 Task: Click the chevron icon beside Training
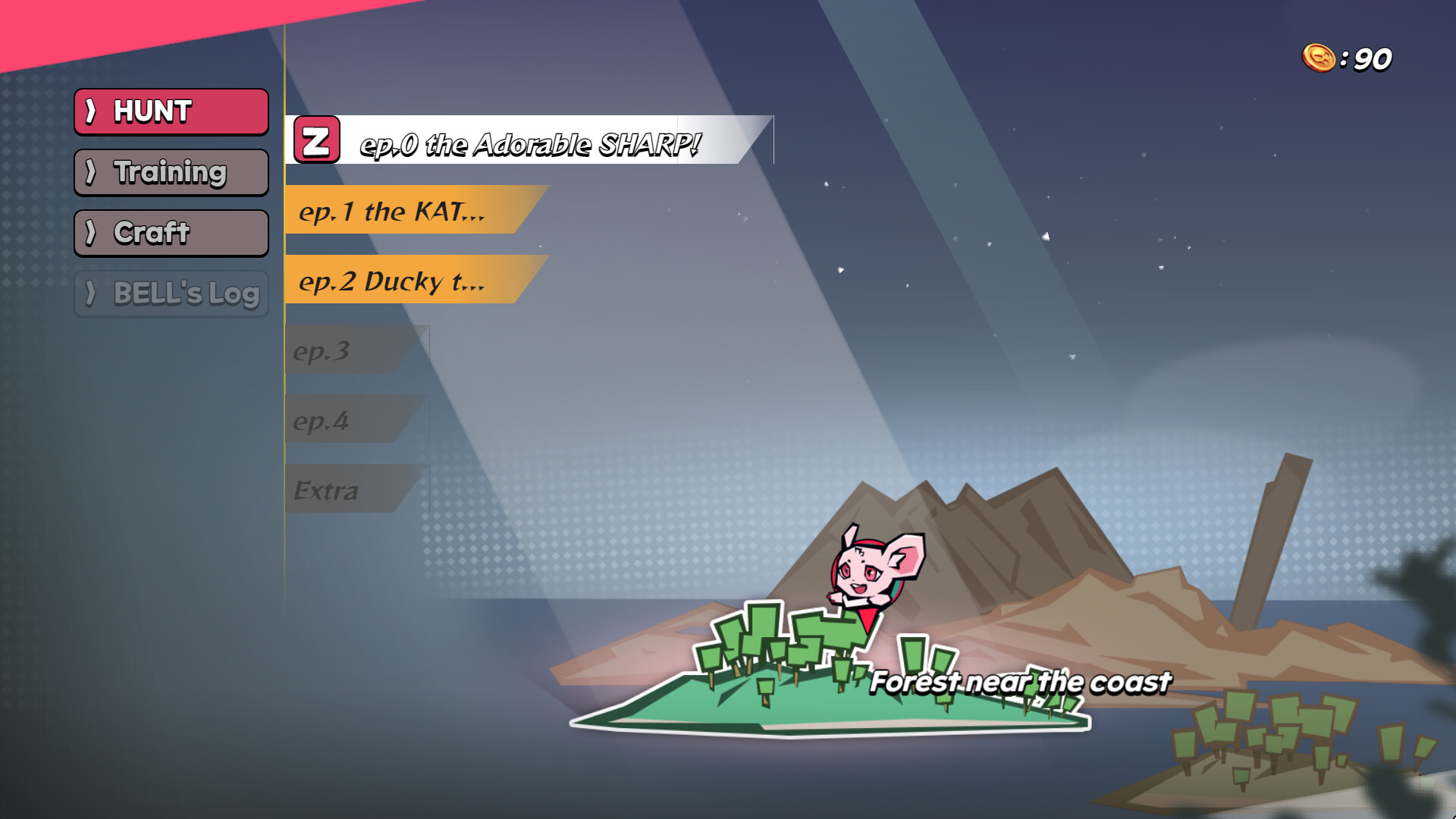click(92, 172)
